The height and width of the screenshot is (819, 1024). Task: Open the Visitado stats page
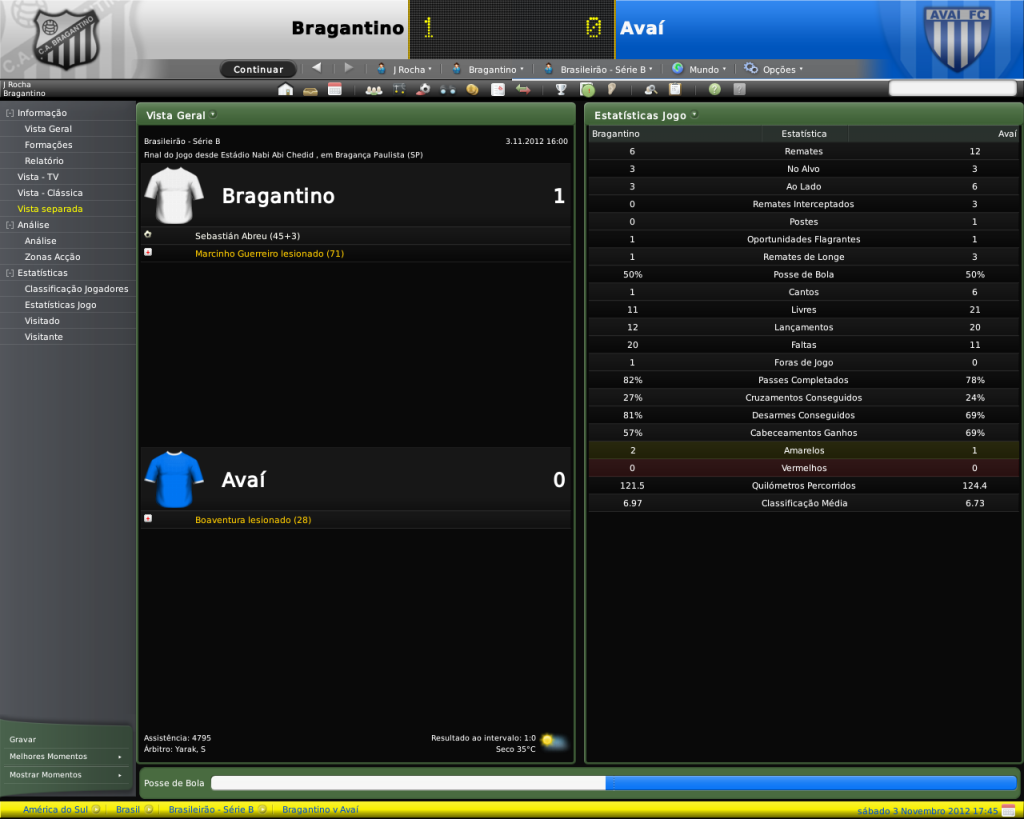tap(42, 321)
